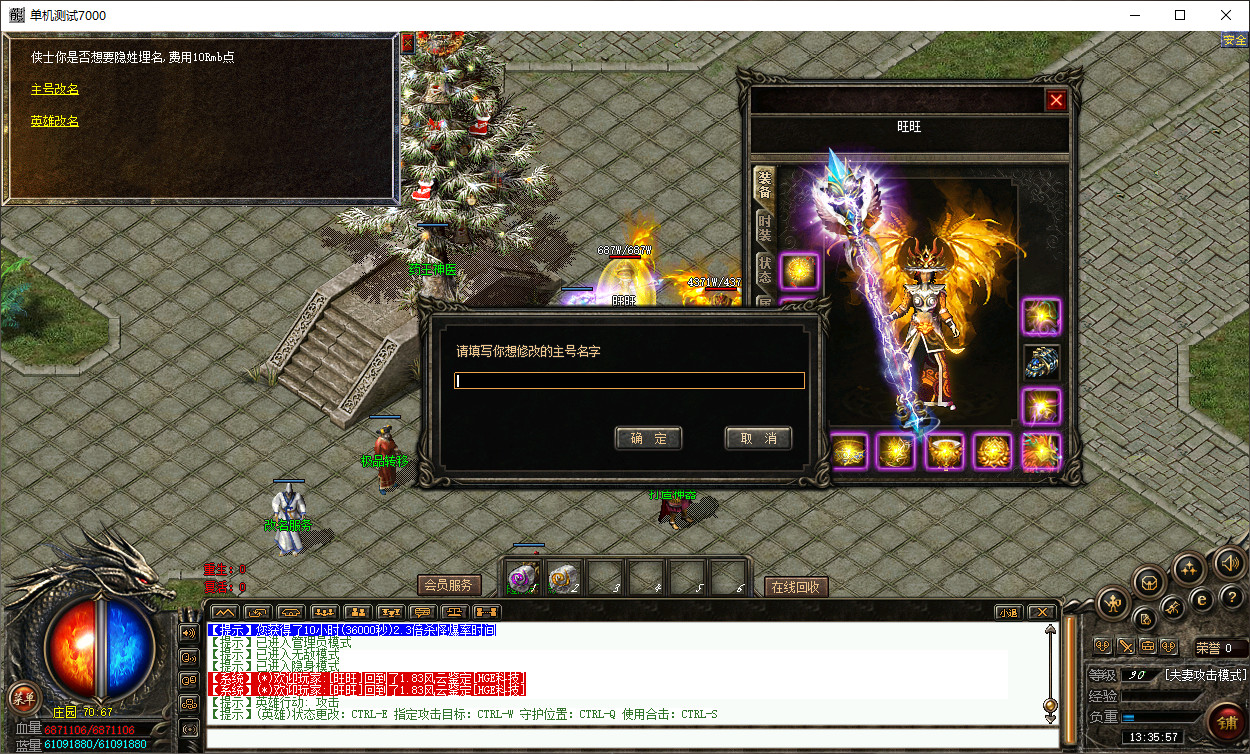1250x754 pixels.
Task: Close the 旺旺 character equipment panel
Action: [1056, 100]
